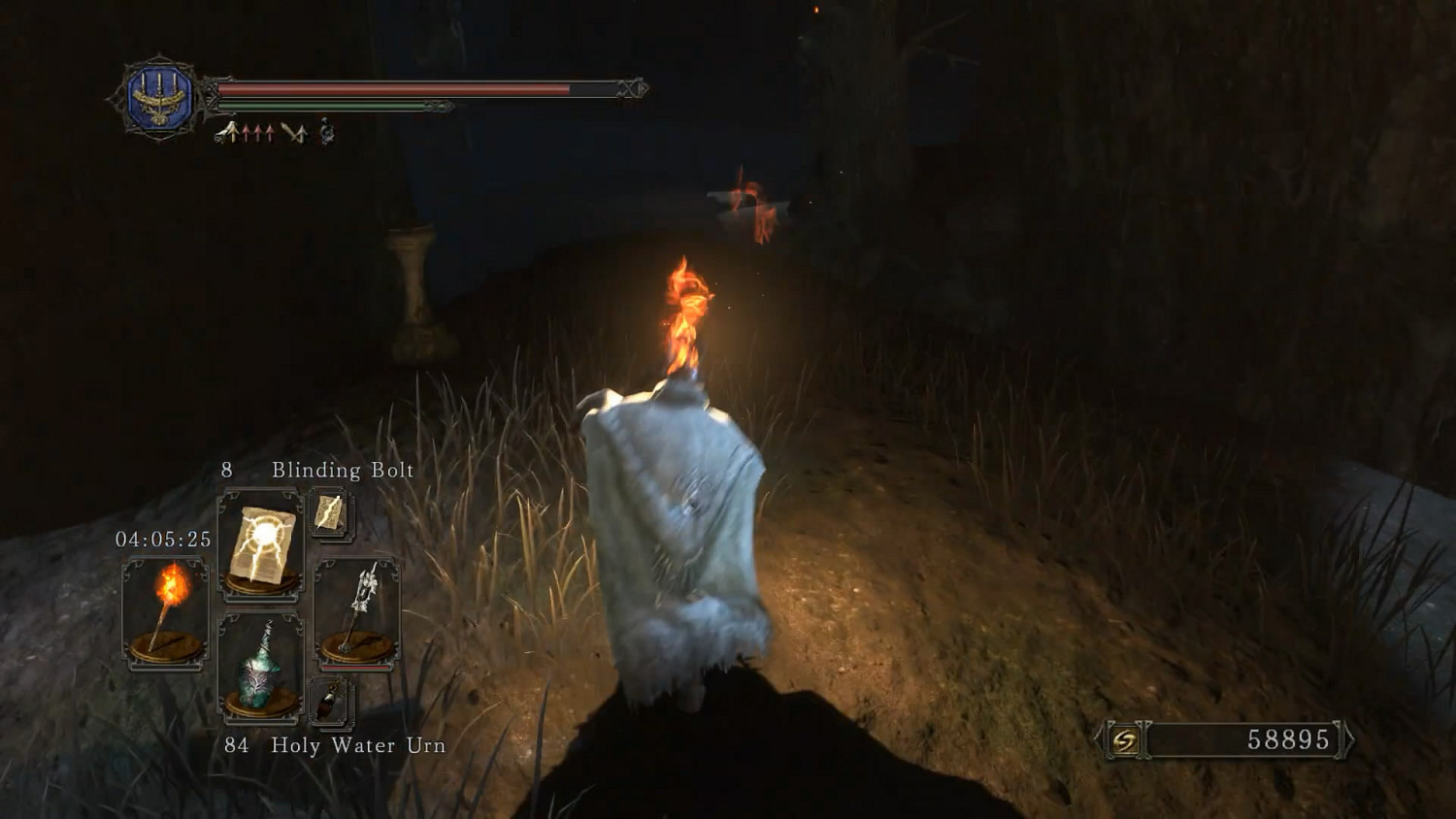This screenshot has width=1456, height=819.
Task: Toggle the dark effigy status indicator
Action: 326,131
